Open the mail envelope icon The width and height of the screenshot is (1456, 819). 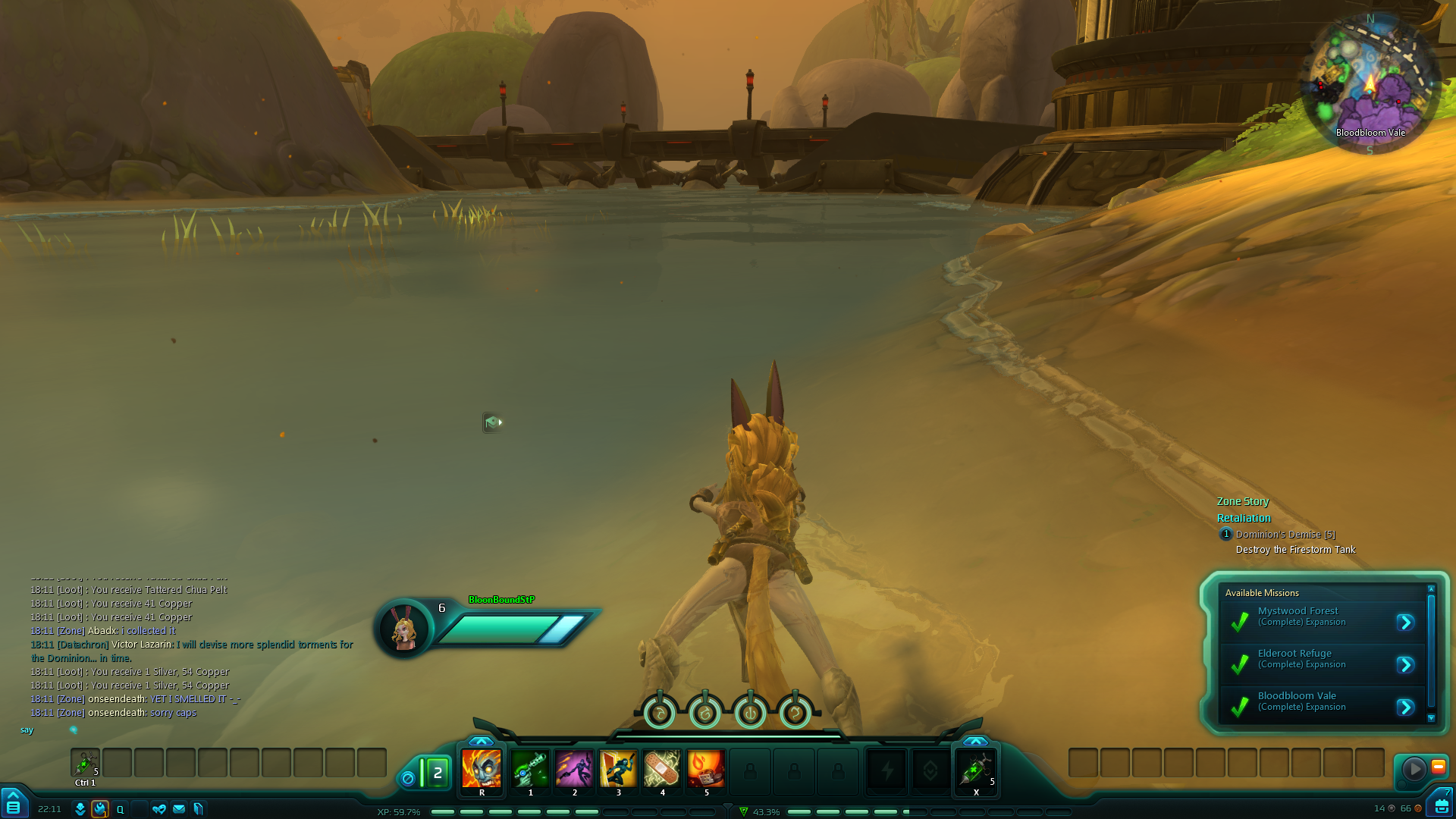(x=179, y=809)
